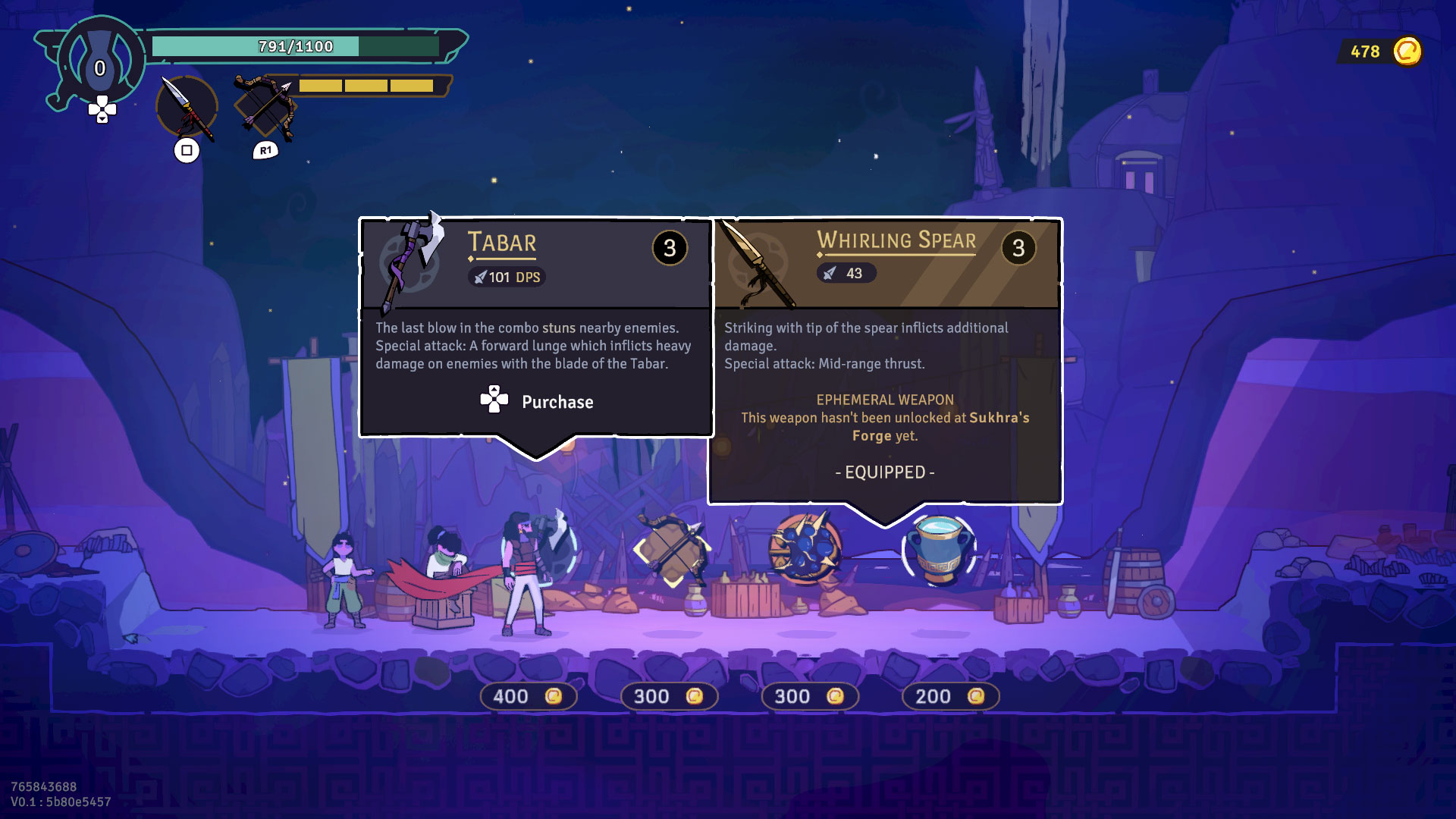1456x819 pixels.
Task: Select the Whirling Spear equipped card
Action: 885,361
